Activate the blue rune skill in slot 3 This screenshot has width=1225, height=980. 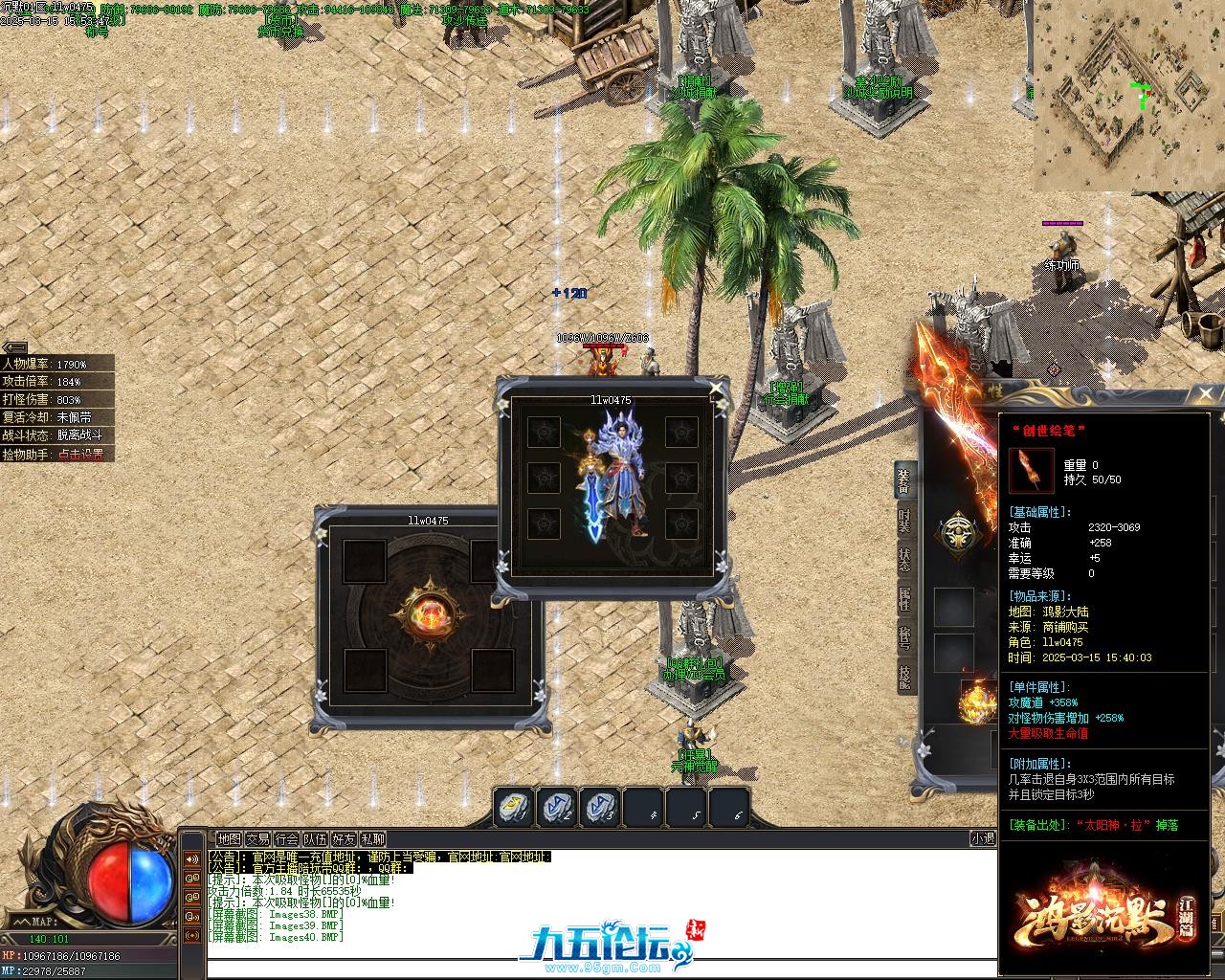point(600,808)
